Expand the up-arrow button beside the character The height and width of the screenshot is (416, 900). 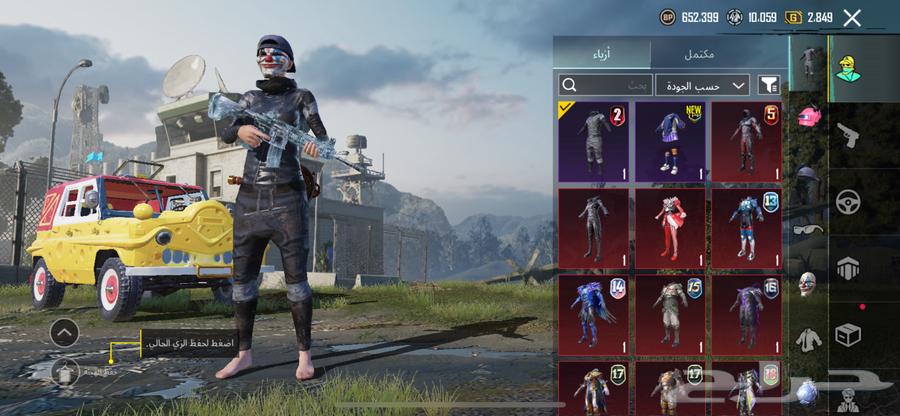coord(64,332)
